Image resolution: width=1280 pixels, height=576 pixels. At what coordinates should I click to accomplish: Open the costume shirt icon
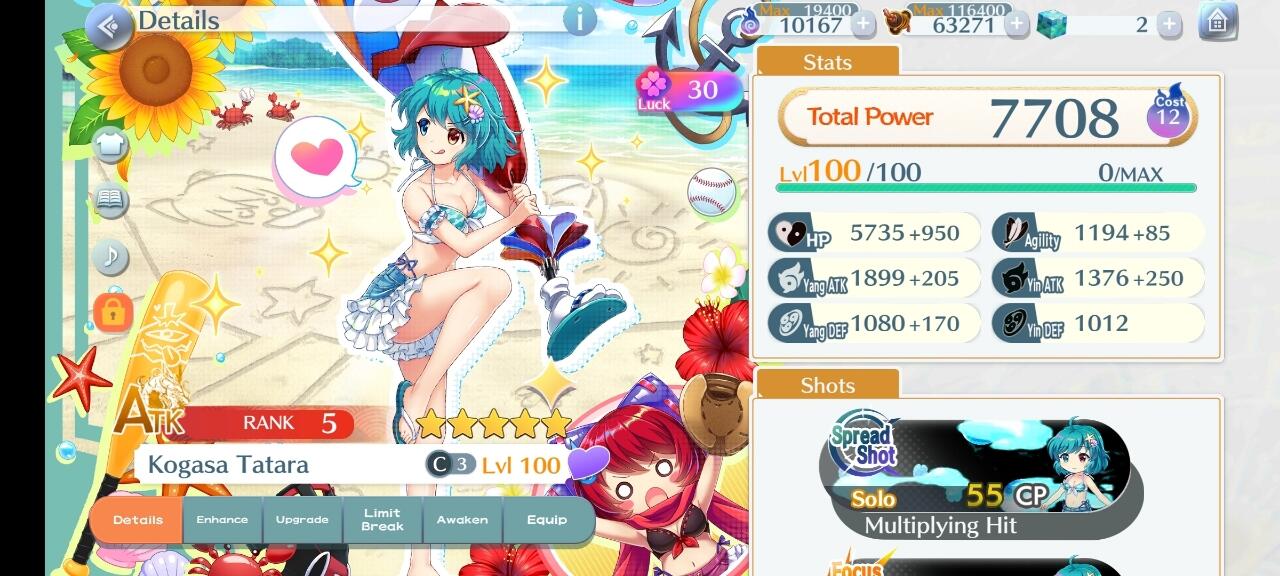111,146
